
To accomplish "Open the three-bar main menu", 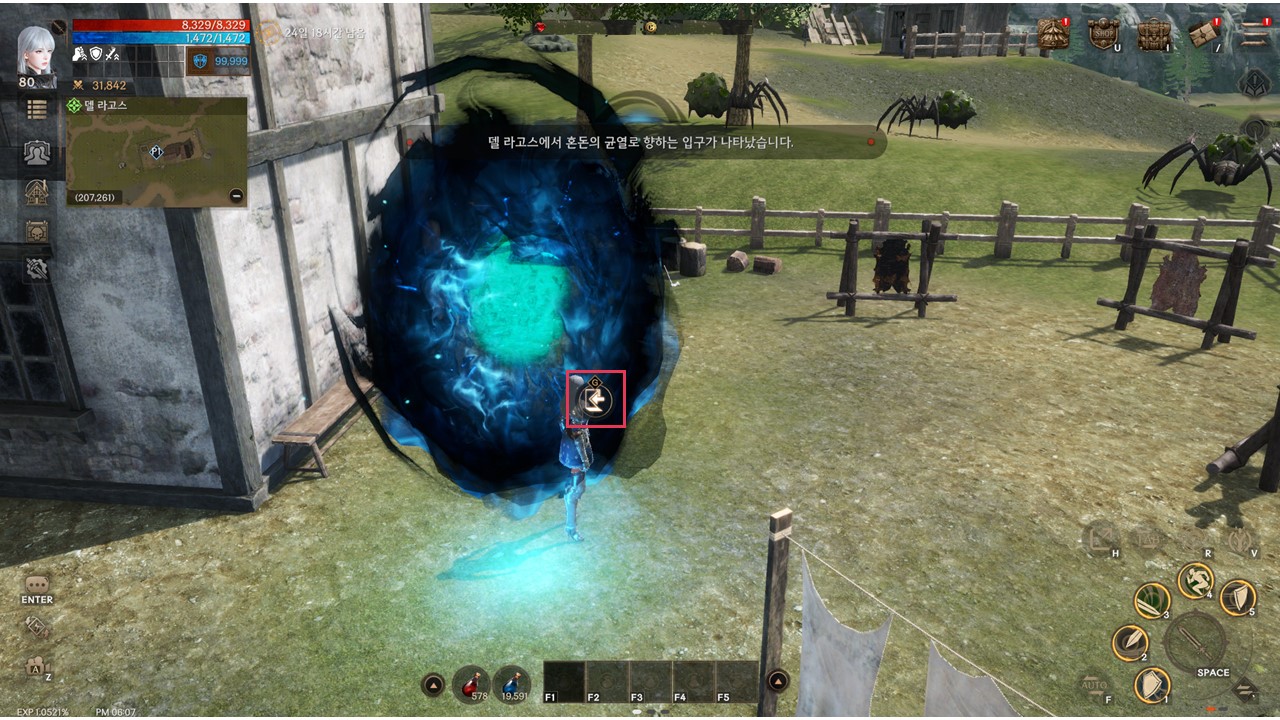I will click(1253, 33).
